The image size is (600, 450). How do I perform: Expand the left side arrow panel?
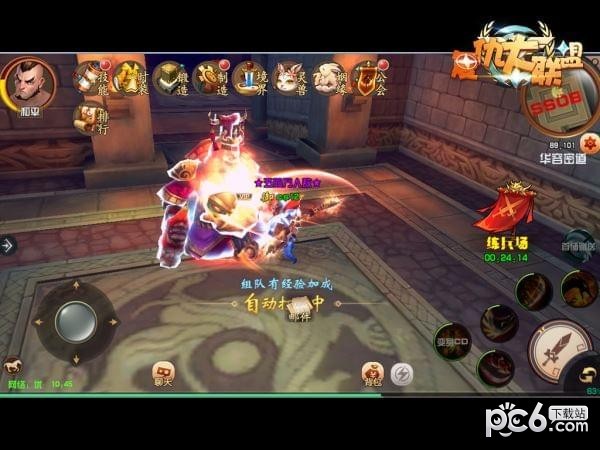pyautogui.click(x=8, y=244)
